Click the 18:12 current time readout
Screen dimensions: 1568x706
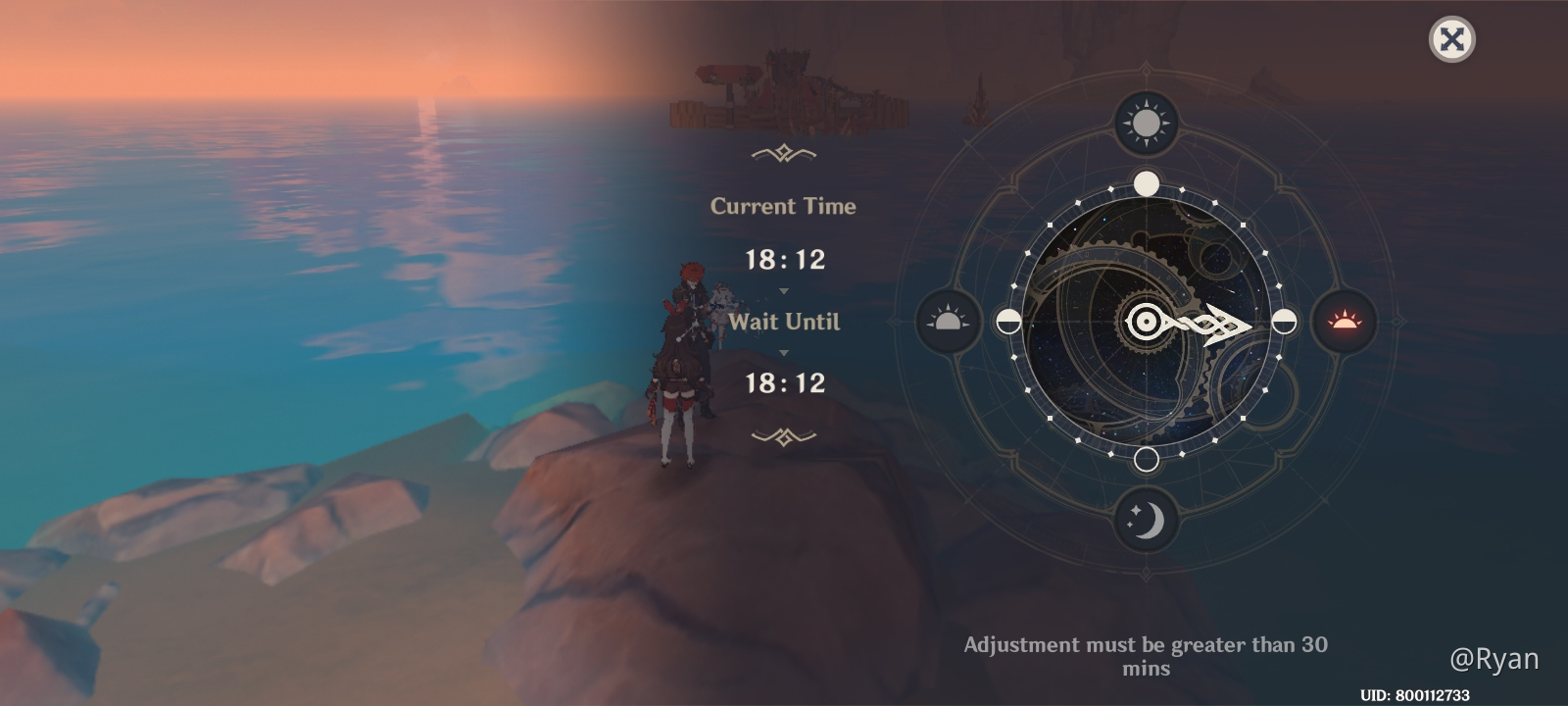[x=784, y=260]
